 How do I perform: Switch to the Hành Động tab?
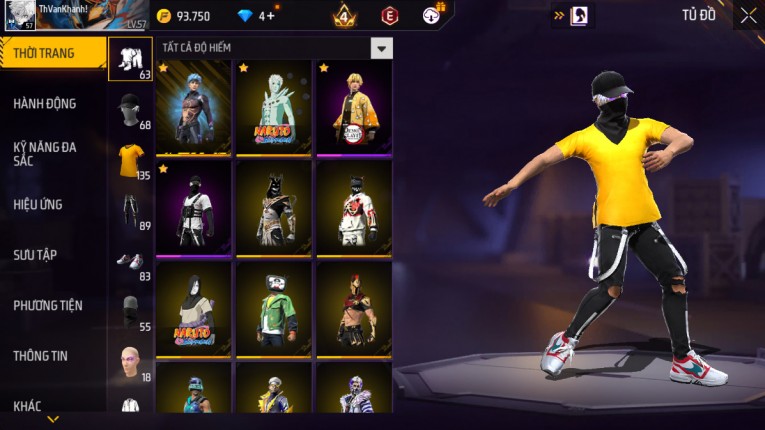[44, 103]
